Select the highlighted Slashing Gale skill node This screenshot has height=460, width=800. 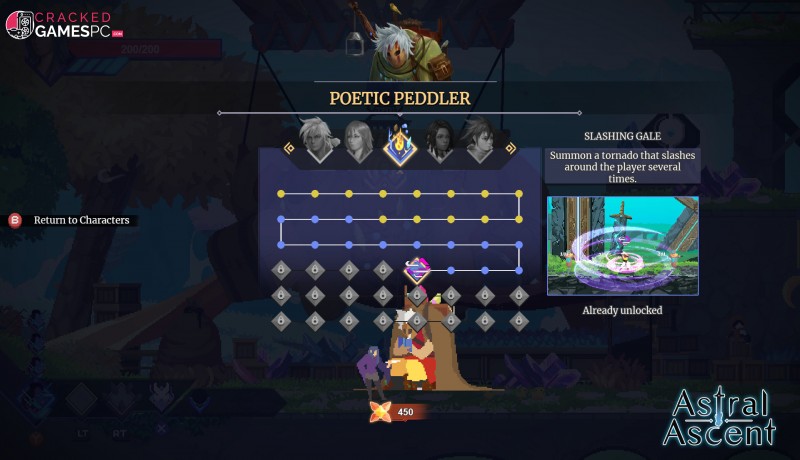(x=417, y=270)
